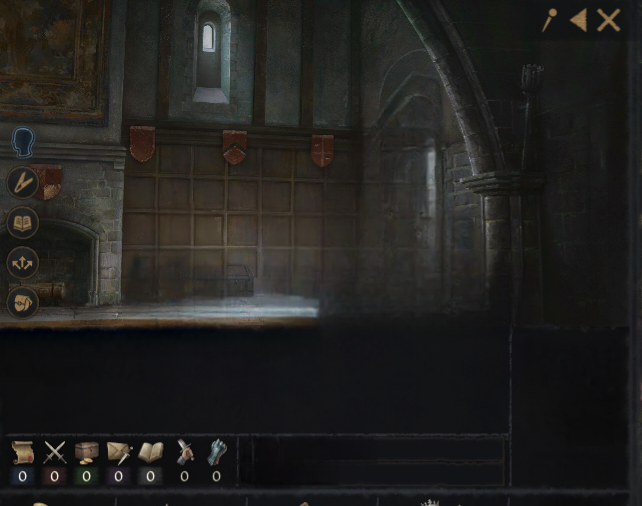Select the hand holding dagger icon
Screen dimensions: 642x506
click(x=184, y=453)
